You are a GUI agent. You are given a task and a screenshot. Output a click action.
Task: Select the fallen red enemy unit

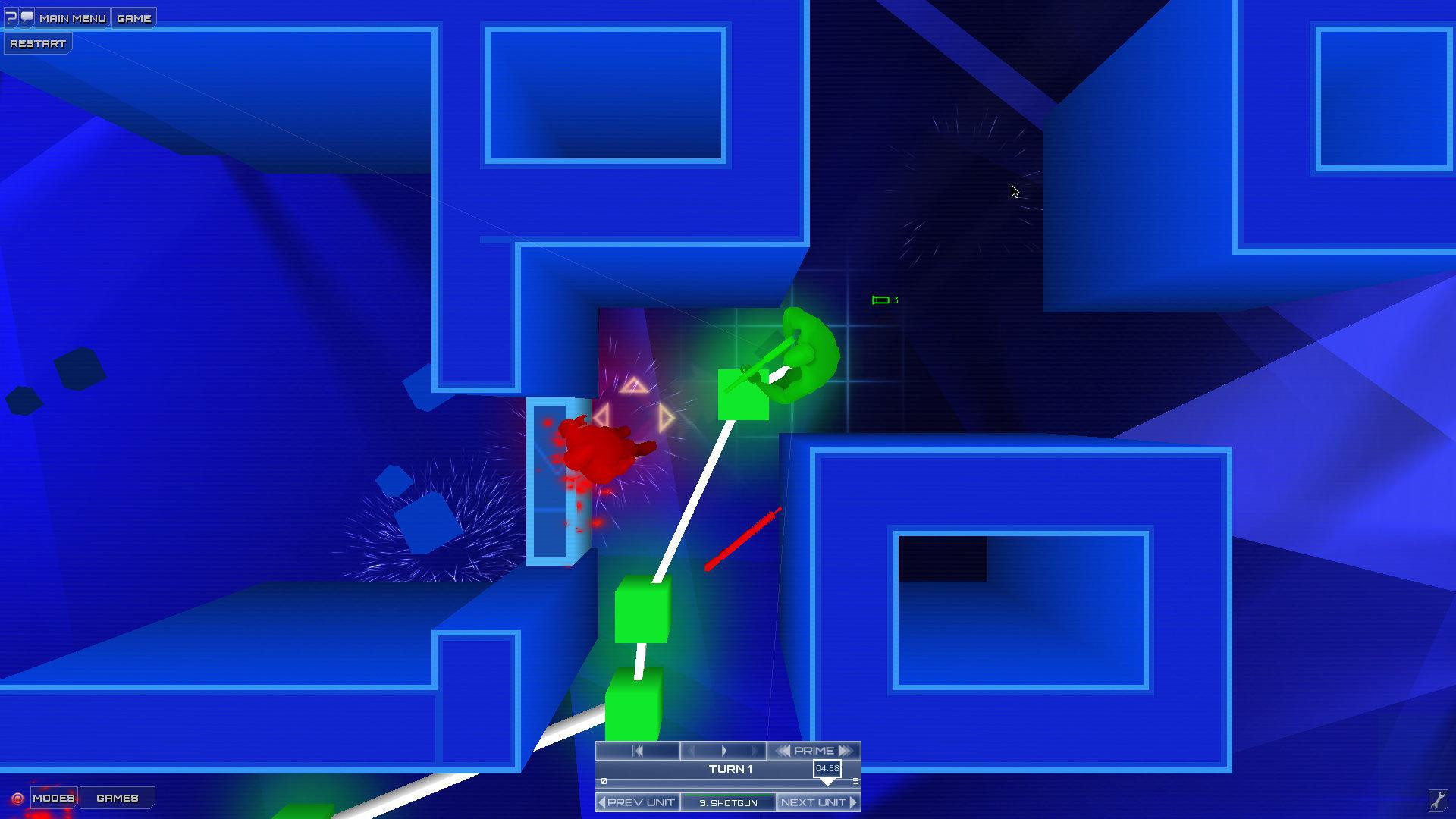click(x=598, y=449)
